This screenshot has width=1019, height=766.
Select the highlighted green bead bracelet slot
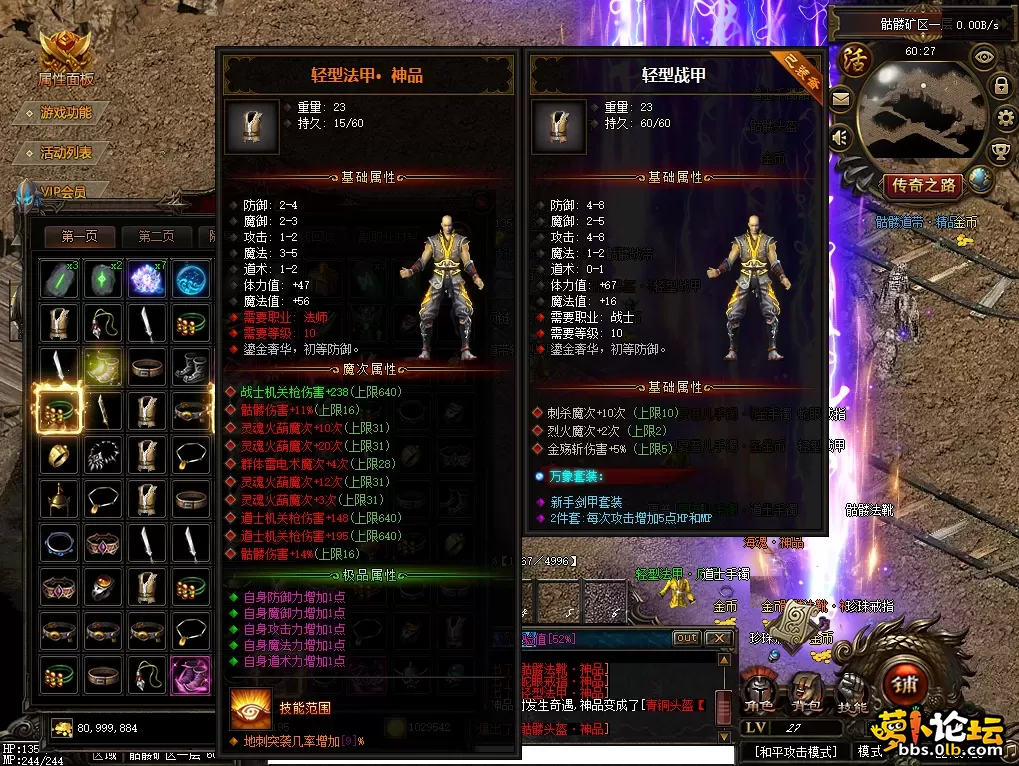tap(59, 410)
